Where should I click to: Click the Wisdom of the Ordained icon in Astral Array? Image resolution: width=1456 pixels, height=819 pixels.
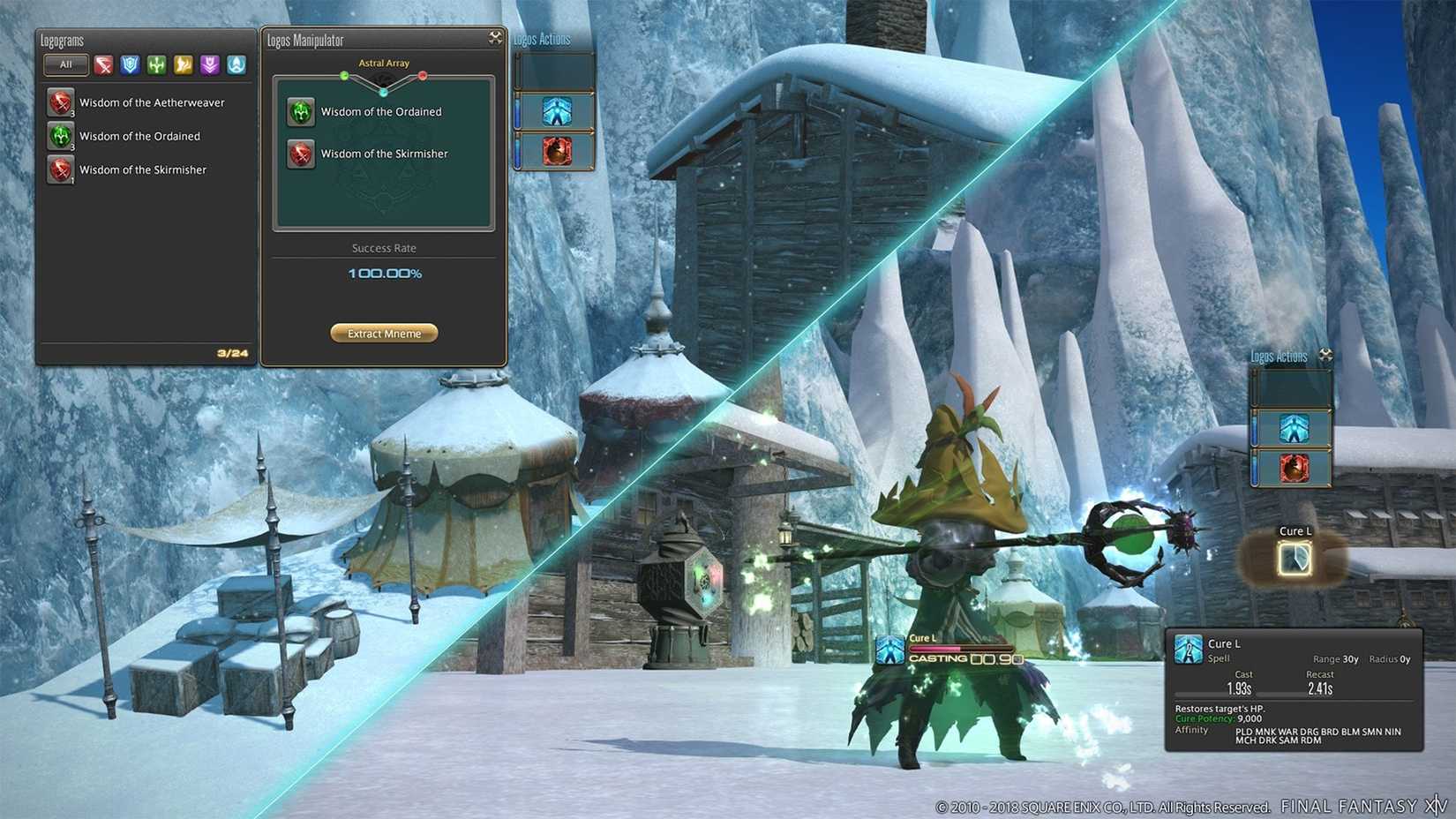tap(301, 112)
